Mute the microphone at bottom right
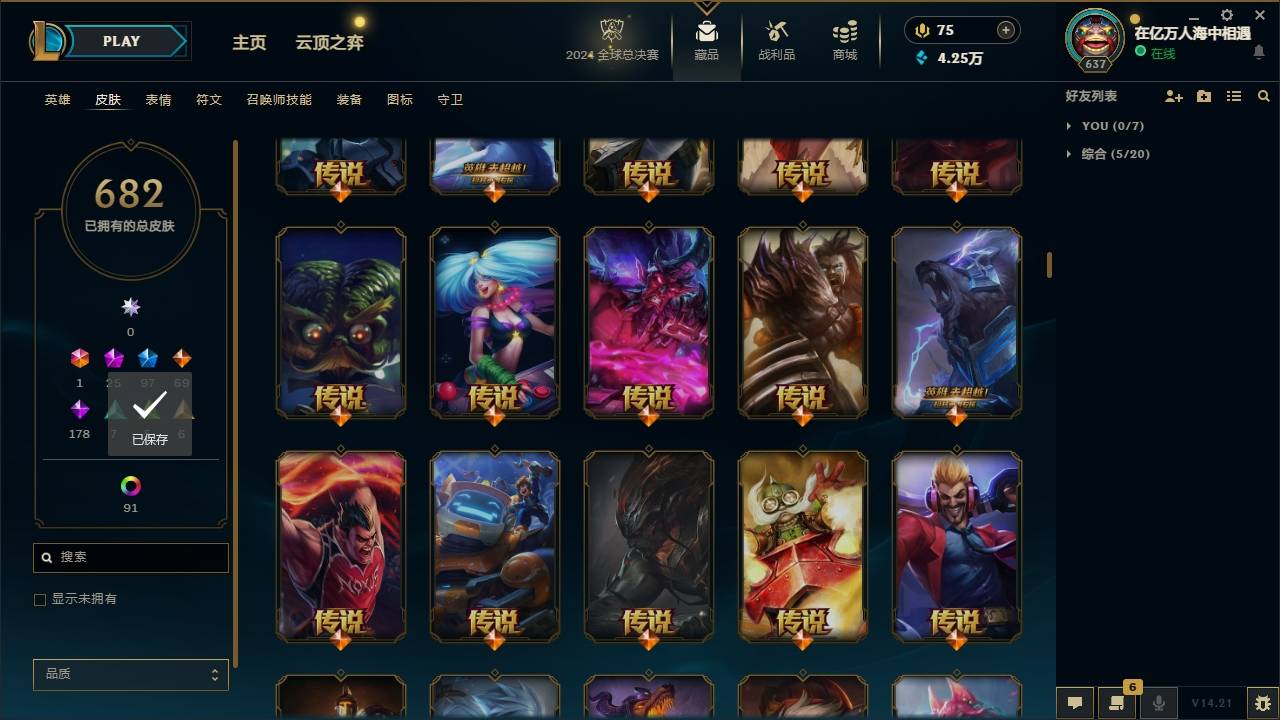1280x720 pixels. pyautogui.click(x=1160, y=703)
